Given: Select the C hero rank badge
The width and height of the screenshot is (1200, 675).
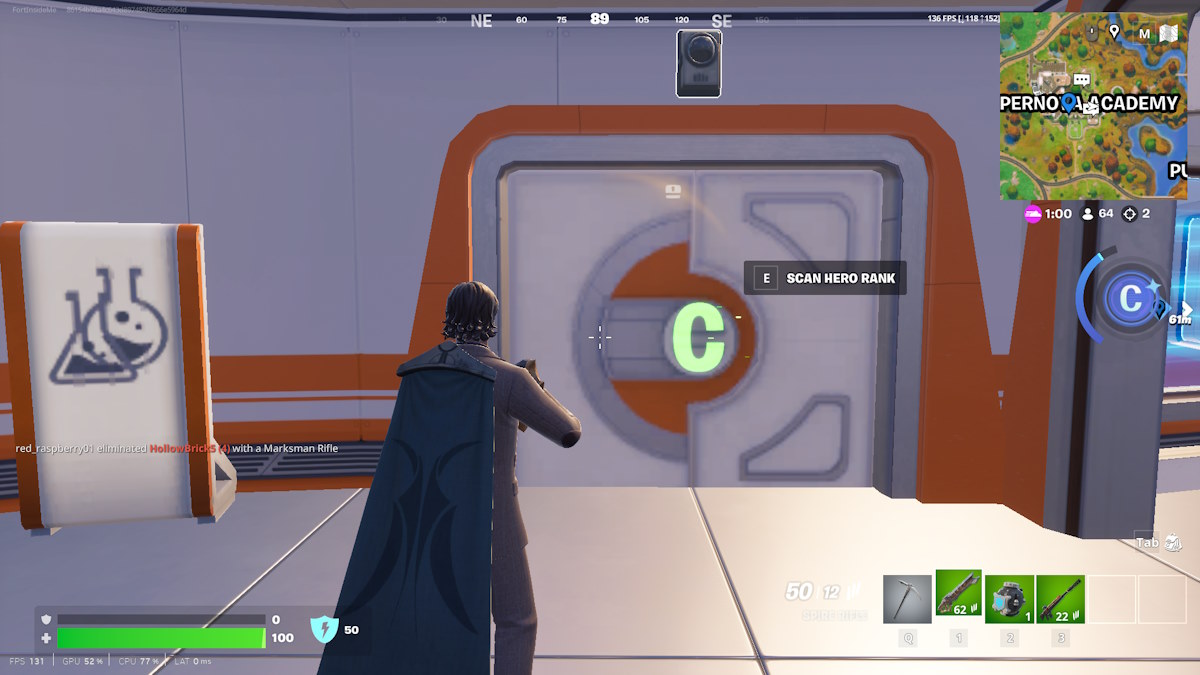Looking at the screenshot, I should pos(1131,299).
